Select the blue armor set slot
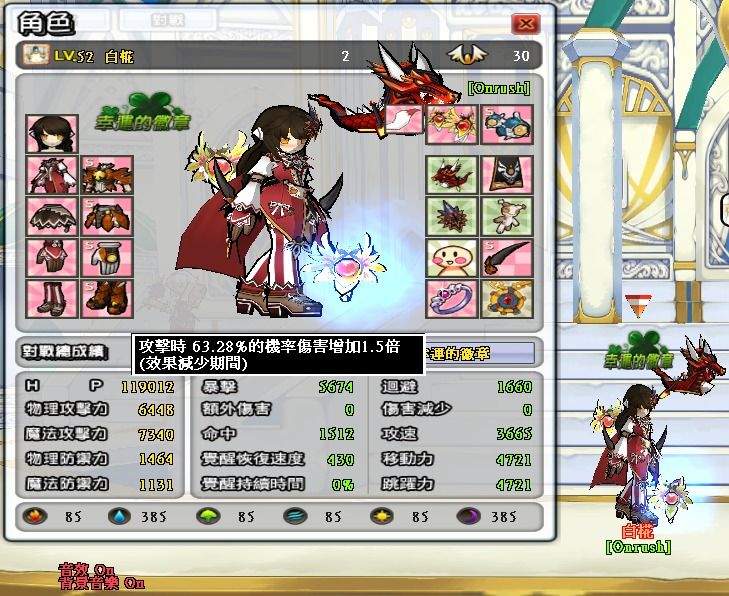729x596 pixels. [506, 124]
